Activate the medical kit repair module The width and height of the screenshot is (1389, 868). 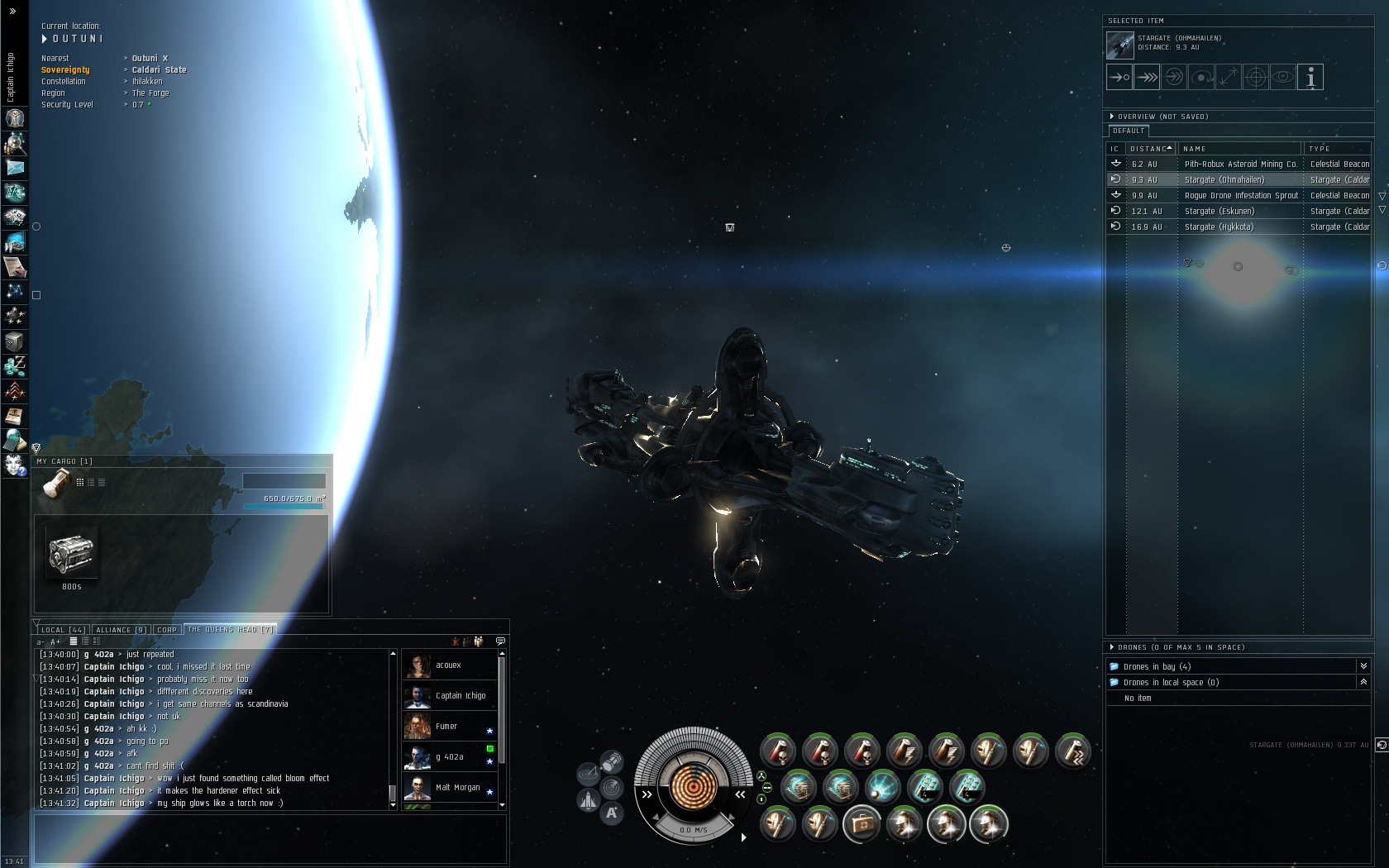(x=862, y=824)
